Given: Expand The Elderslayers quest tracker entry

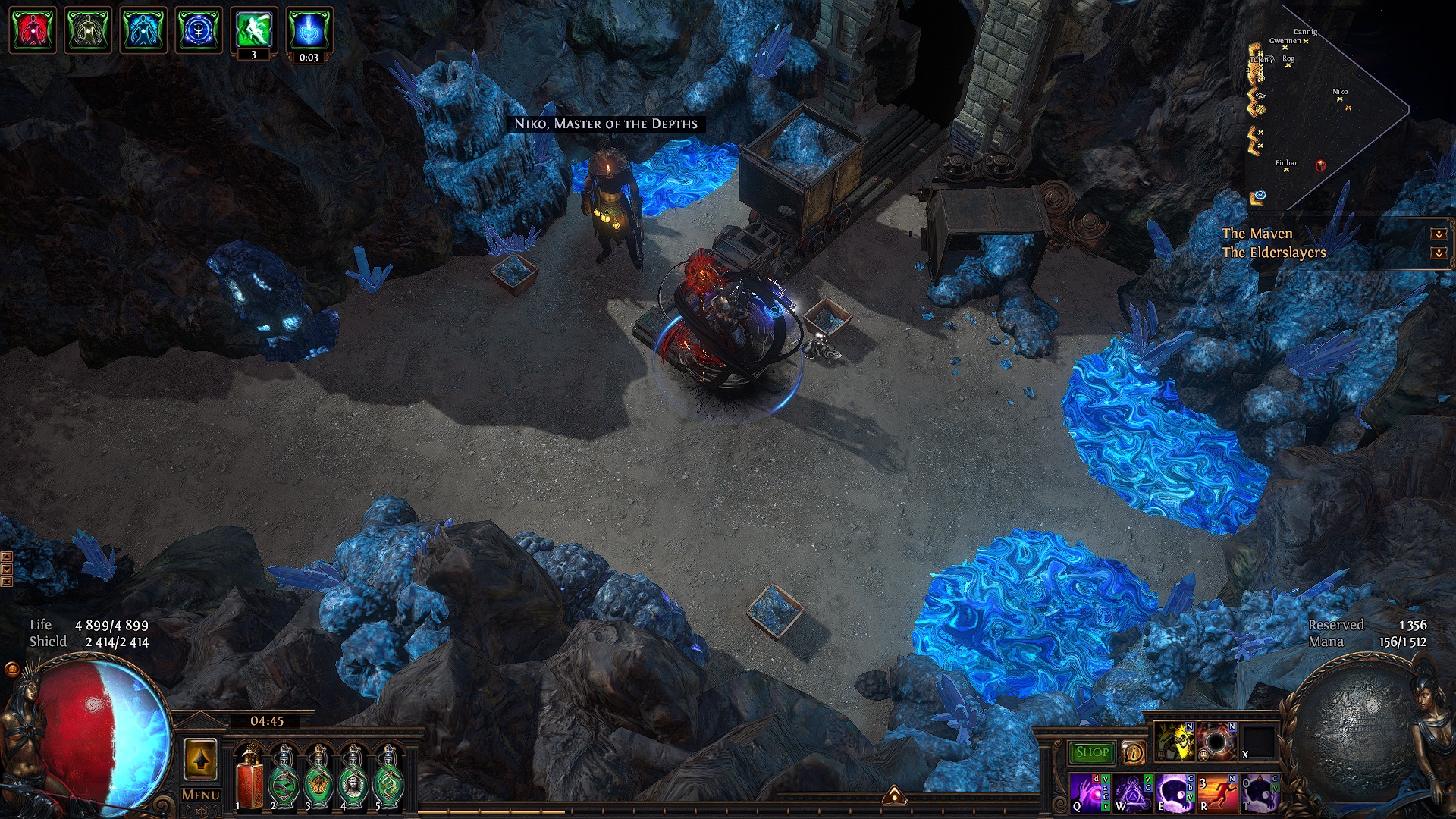Looking at the screenshot, I should [1438, 253].
